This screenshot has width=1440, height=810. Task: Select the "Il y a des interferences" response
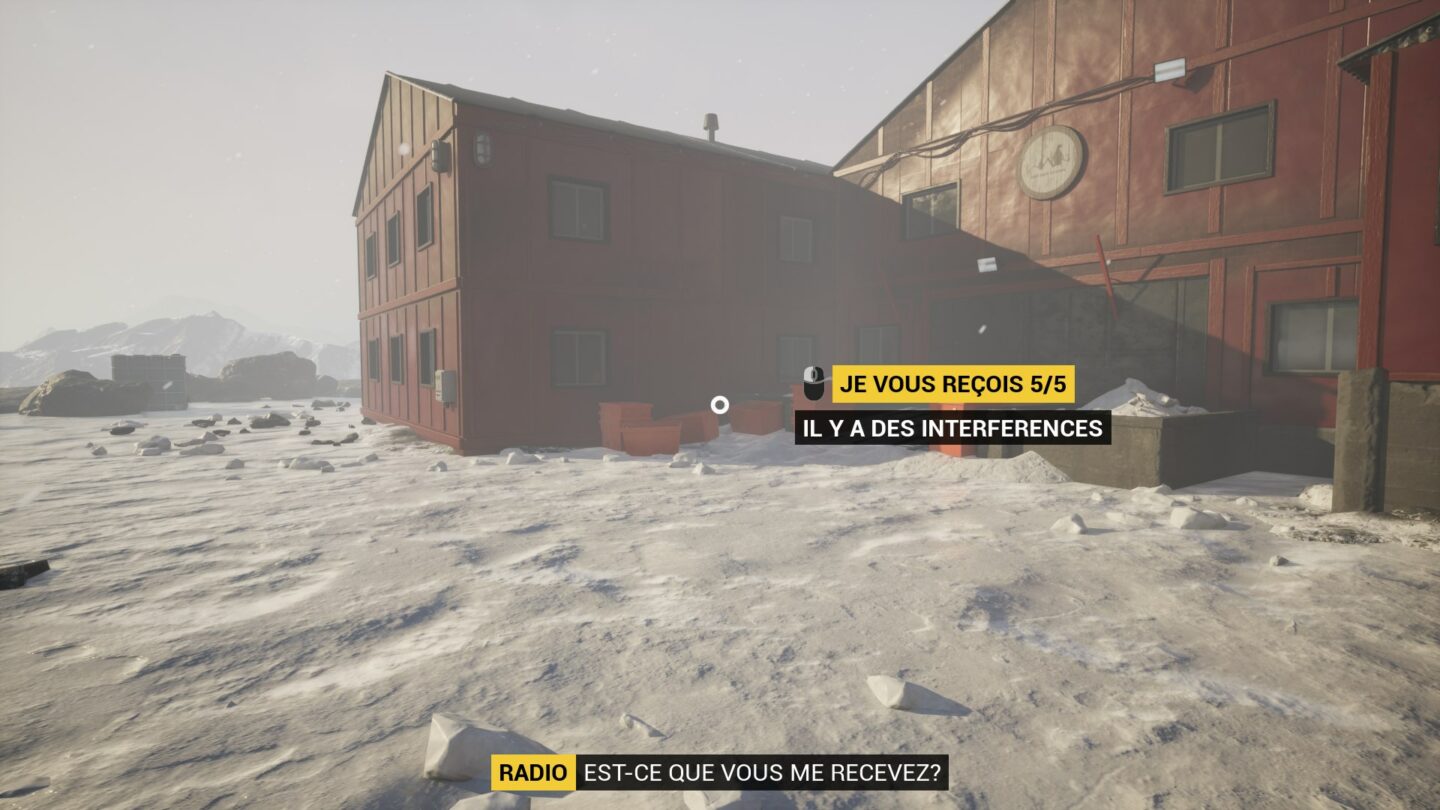coord(952,428)
